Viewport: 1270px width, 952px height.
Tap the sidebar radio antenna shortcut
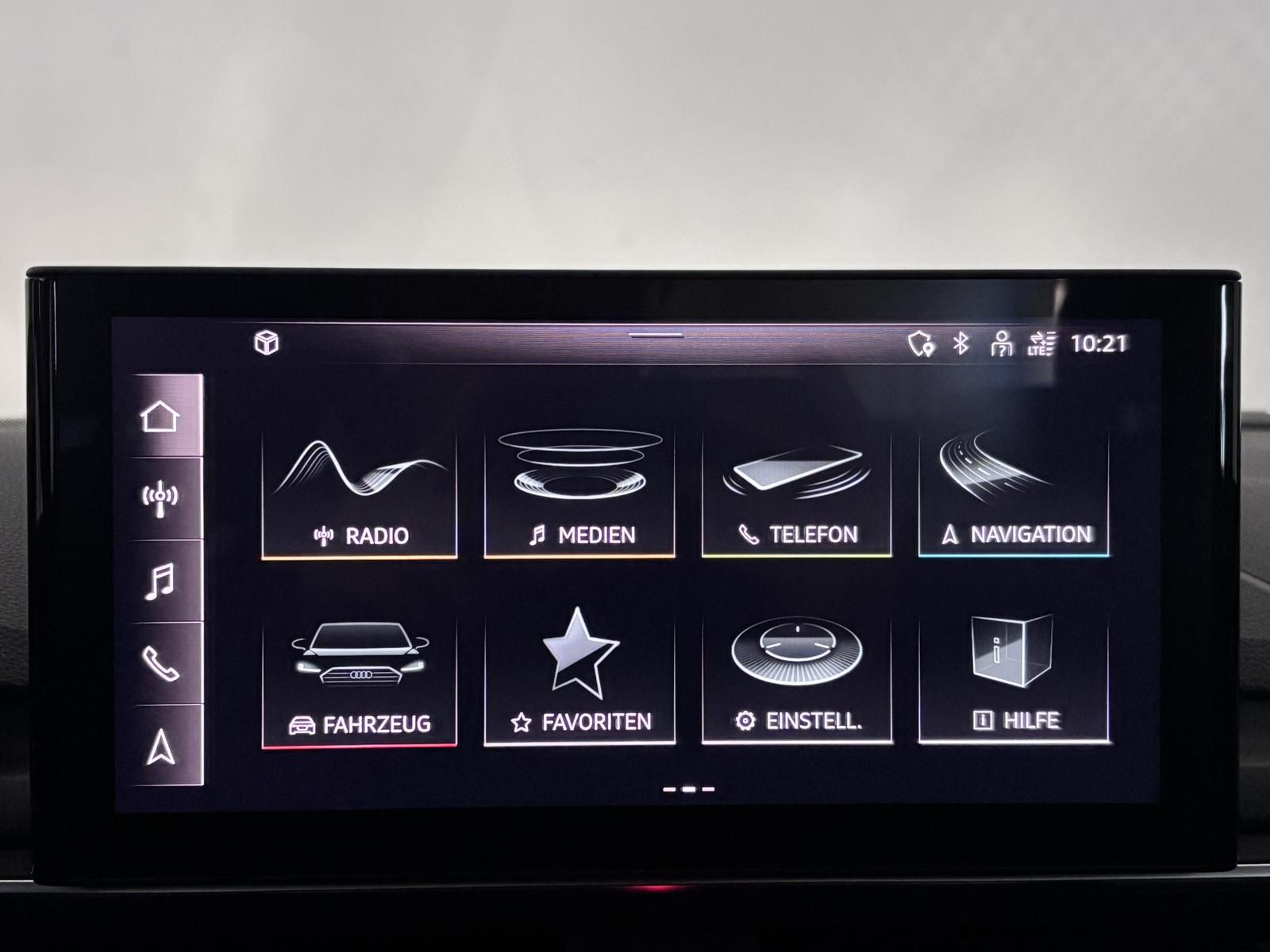coord(160,499)
